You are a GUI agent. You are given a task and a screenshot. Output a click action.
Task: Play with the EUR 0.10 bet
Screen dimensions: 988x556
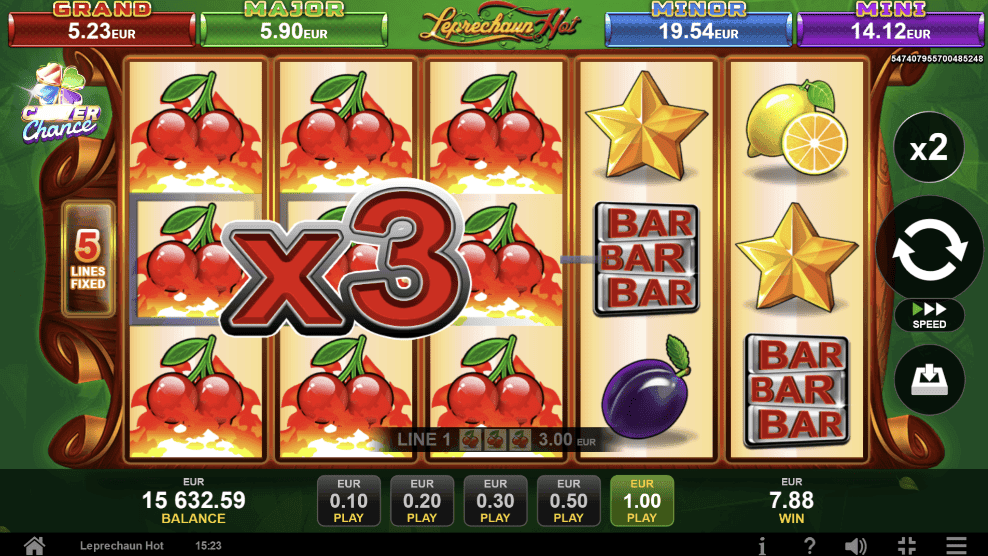point(349,500)
